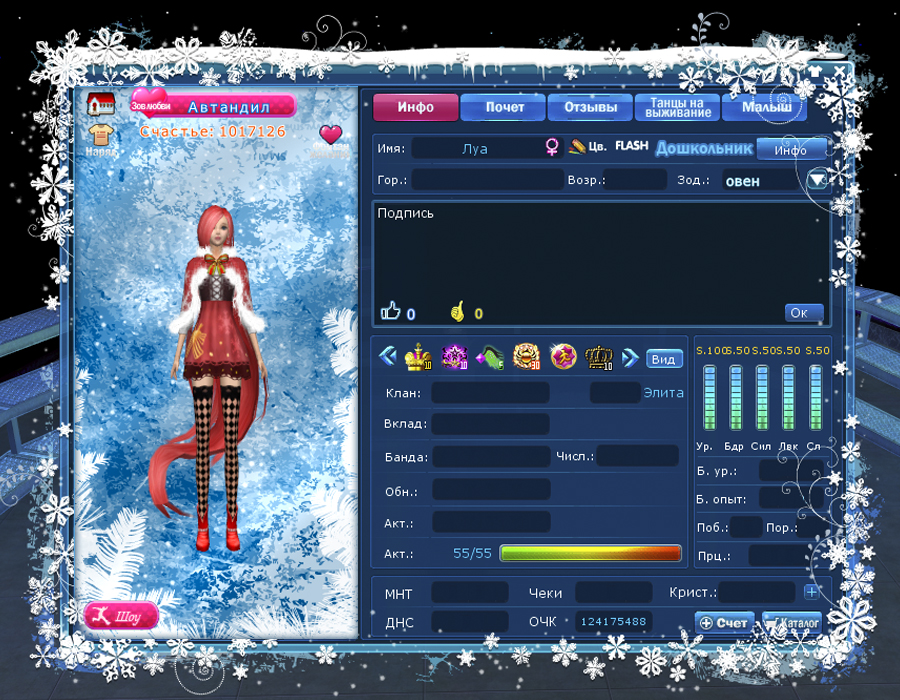
Task: Show previous badges with the left arrow
Action: pyautogui.click(x=386, y=357)
